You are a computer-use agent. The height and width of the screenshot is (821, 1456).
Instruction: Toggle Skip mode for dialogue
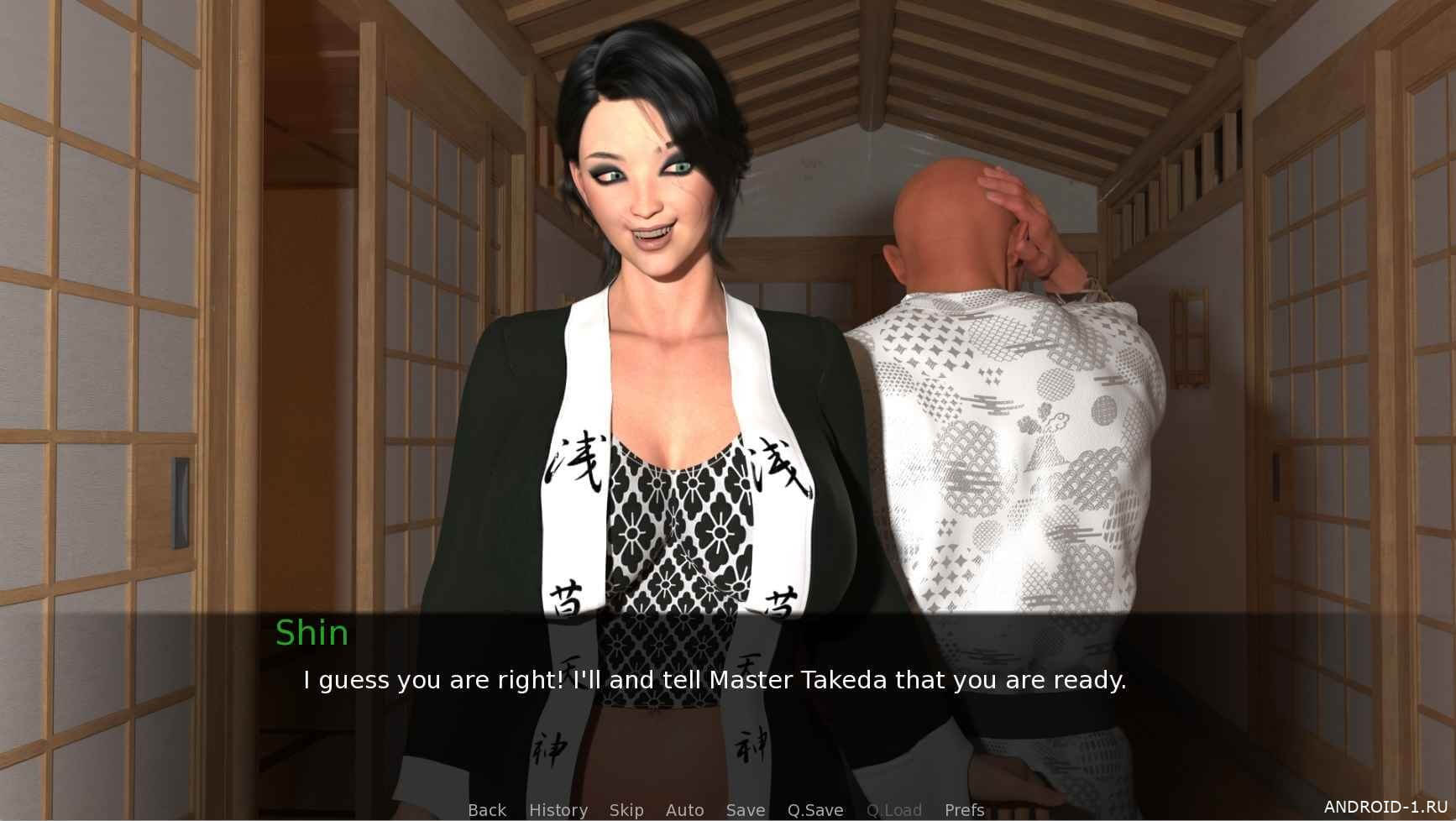click(x=626, y=810)
